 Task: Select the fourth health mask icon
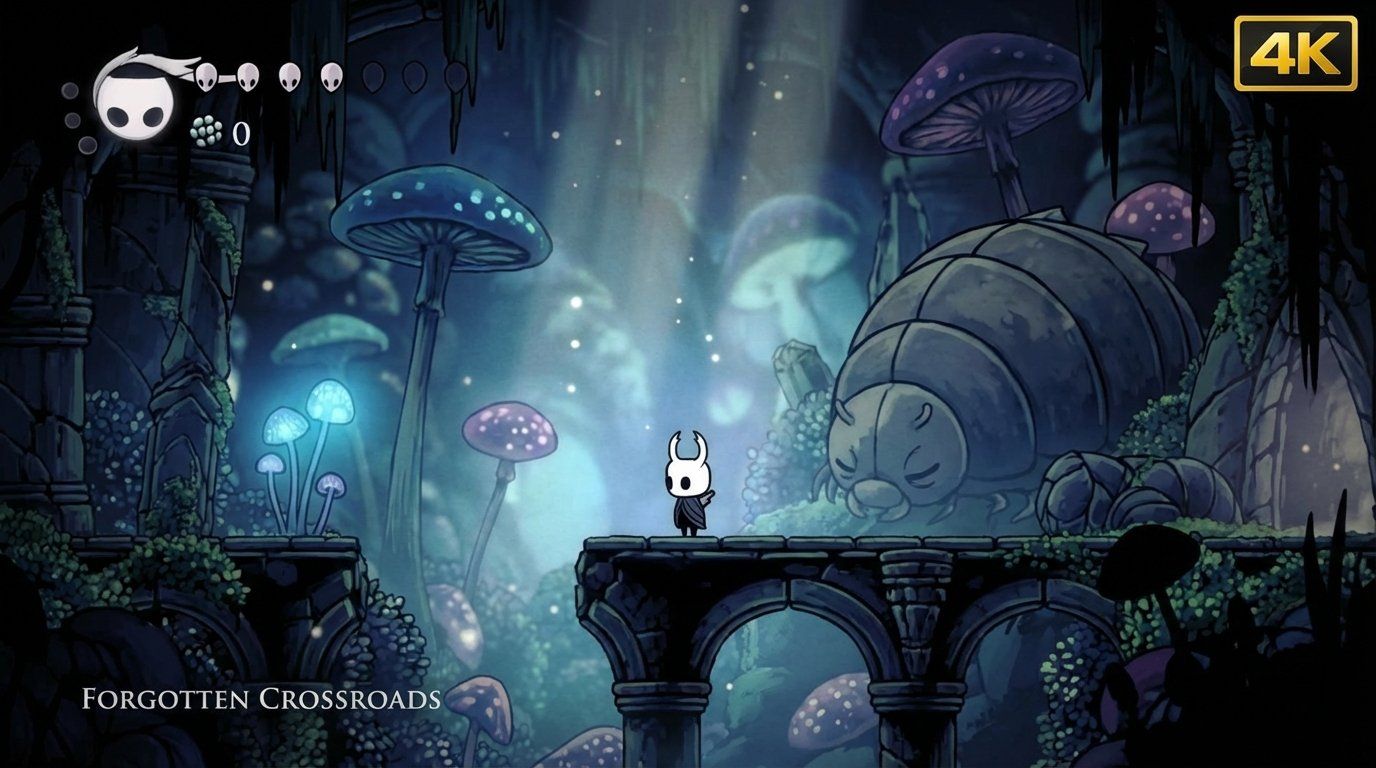click(330, 76)
